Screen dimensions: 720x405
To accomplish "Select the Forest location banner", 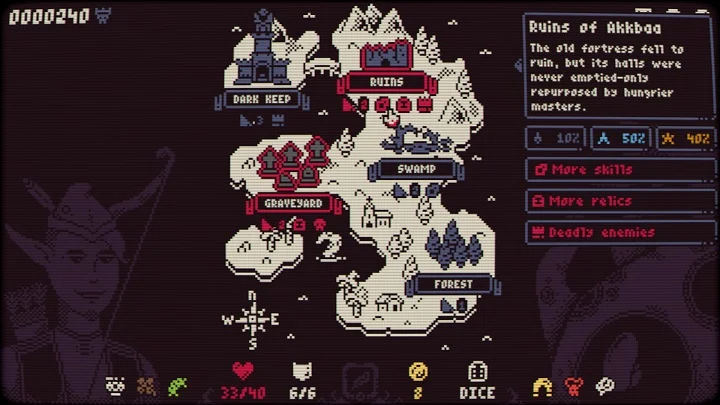I will [452, 284].
